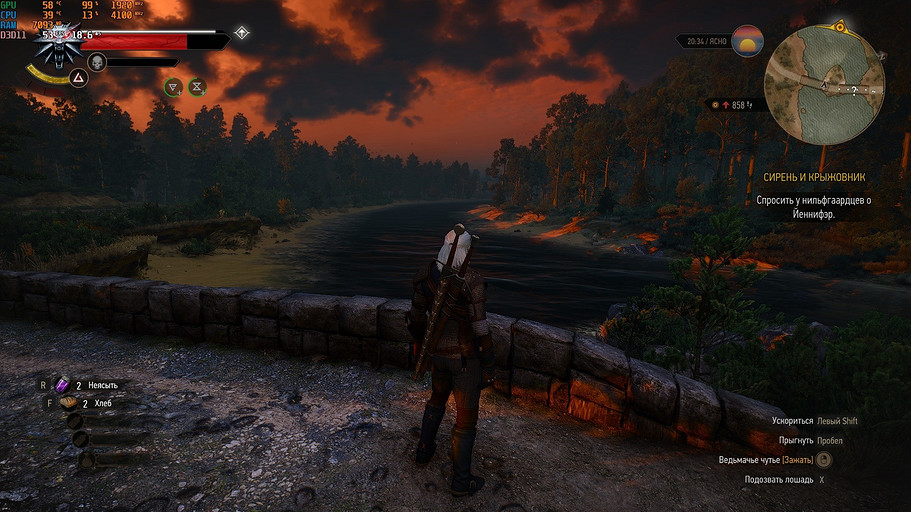Click the question mark marker on minimap
Image resolution: width=911 pixels, height=512 pixels.
(x=854, y=90)
